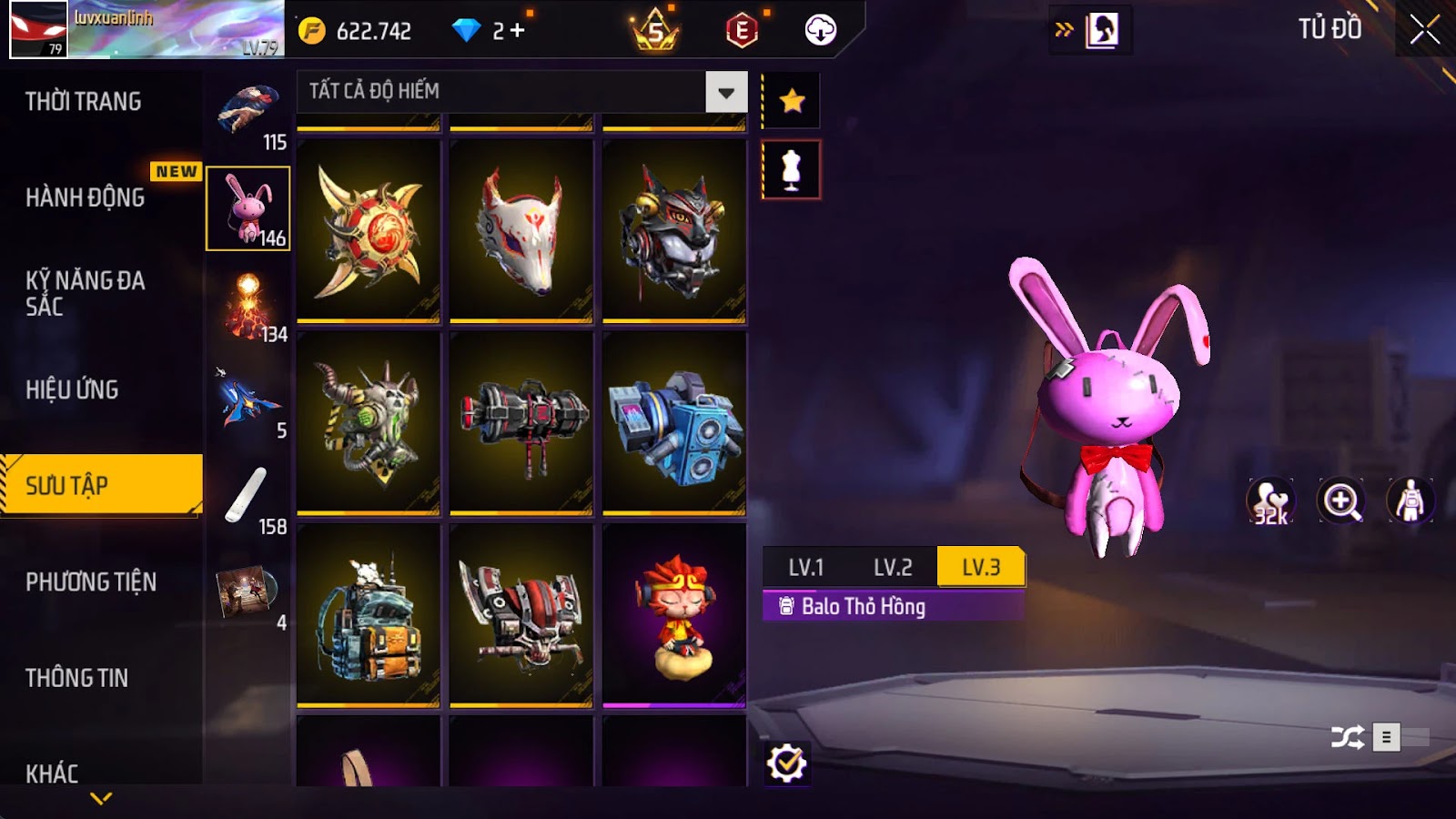Select the pink rabbit backpack subcategory

(248, 208)
